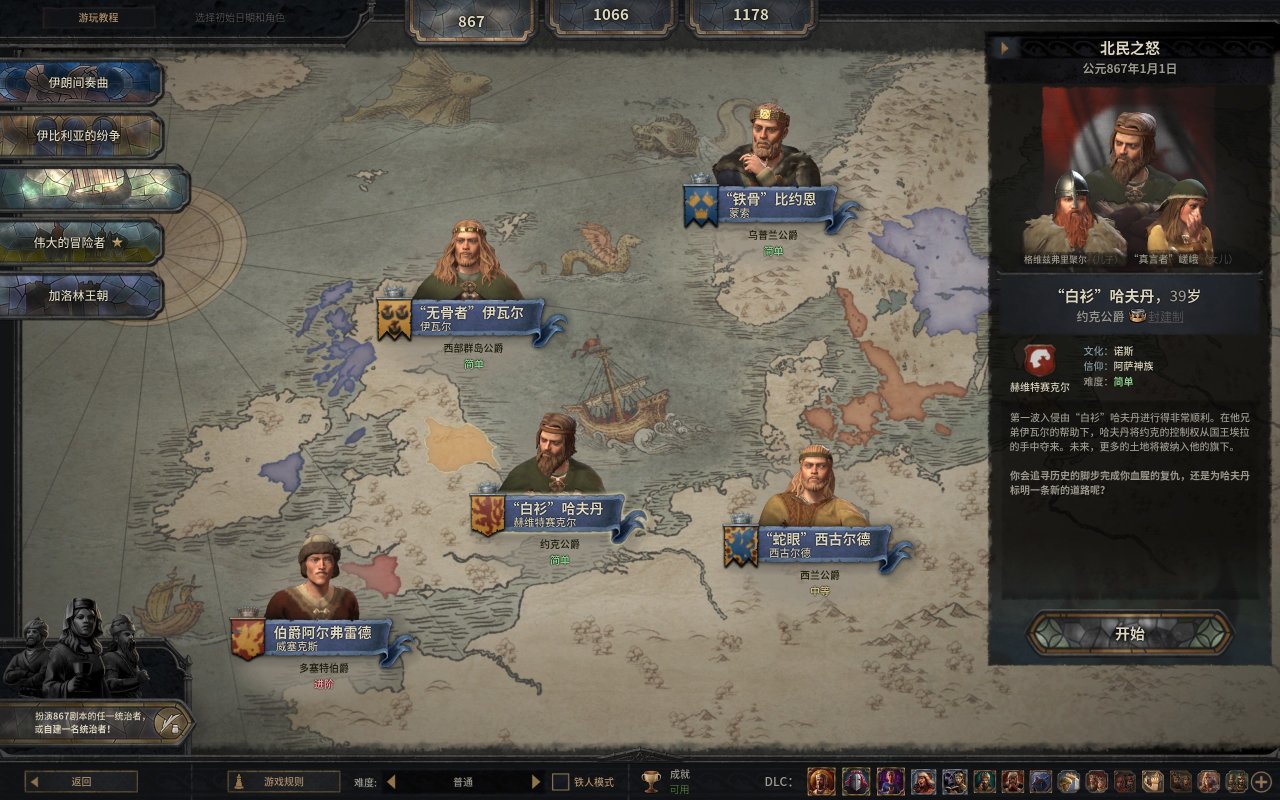The height and width of the screenshot is (800, 1280).
Task: Start the game with the 开始 button
Action: click(1130, 633)
